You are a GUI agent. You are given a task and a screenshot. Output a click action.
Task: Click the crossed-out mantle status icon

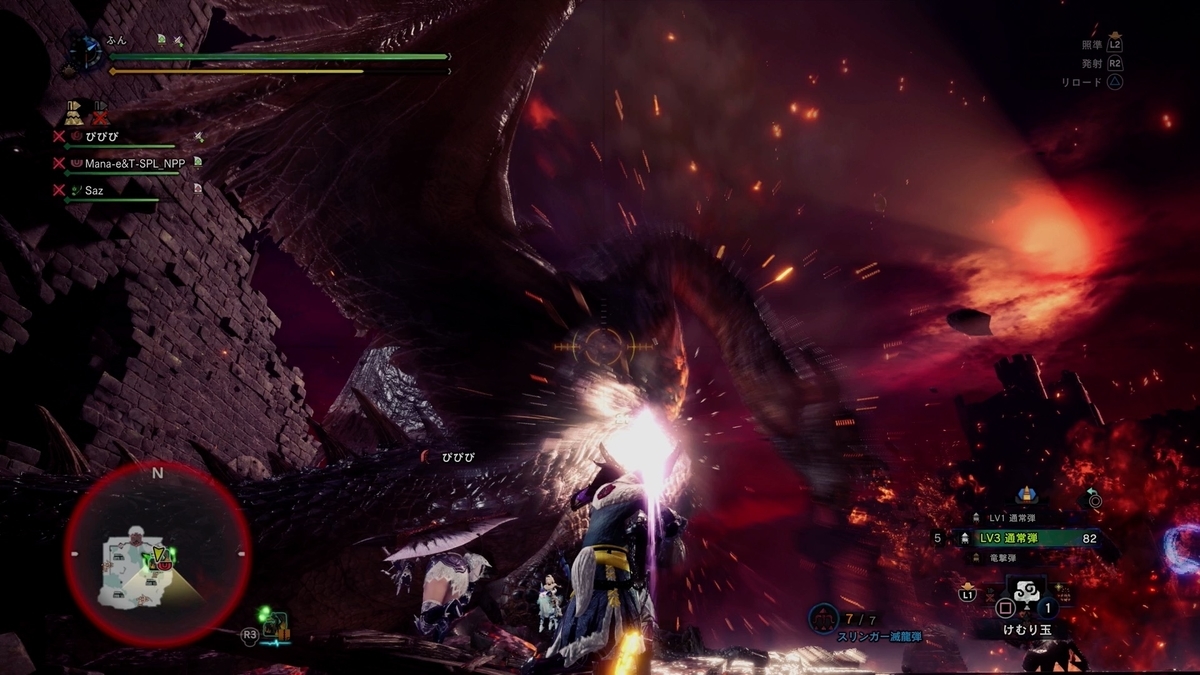click(x=98, y=112)
